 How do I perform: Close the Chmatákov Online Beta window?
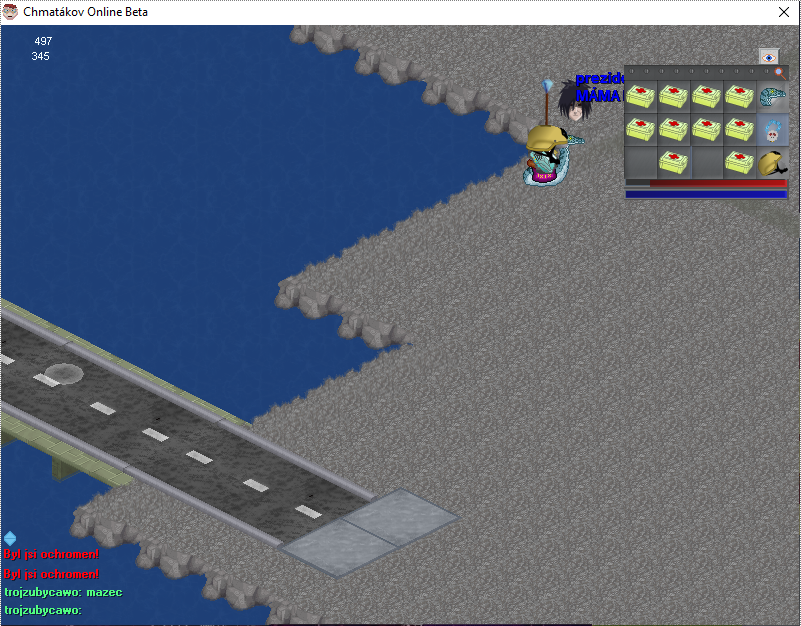[x=784, y=12]
